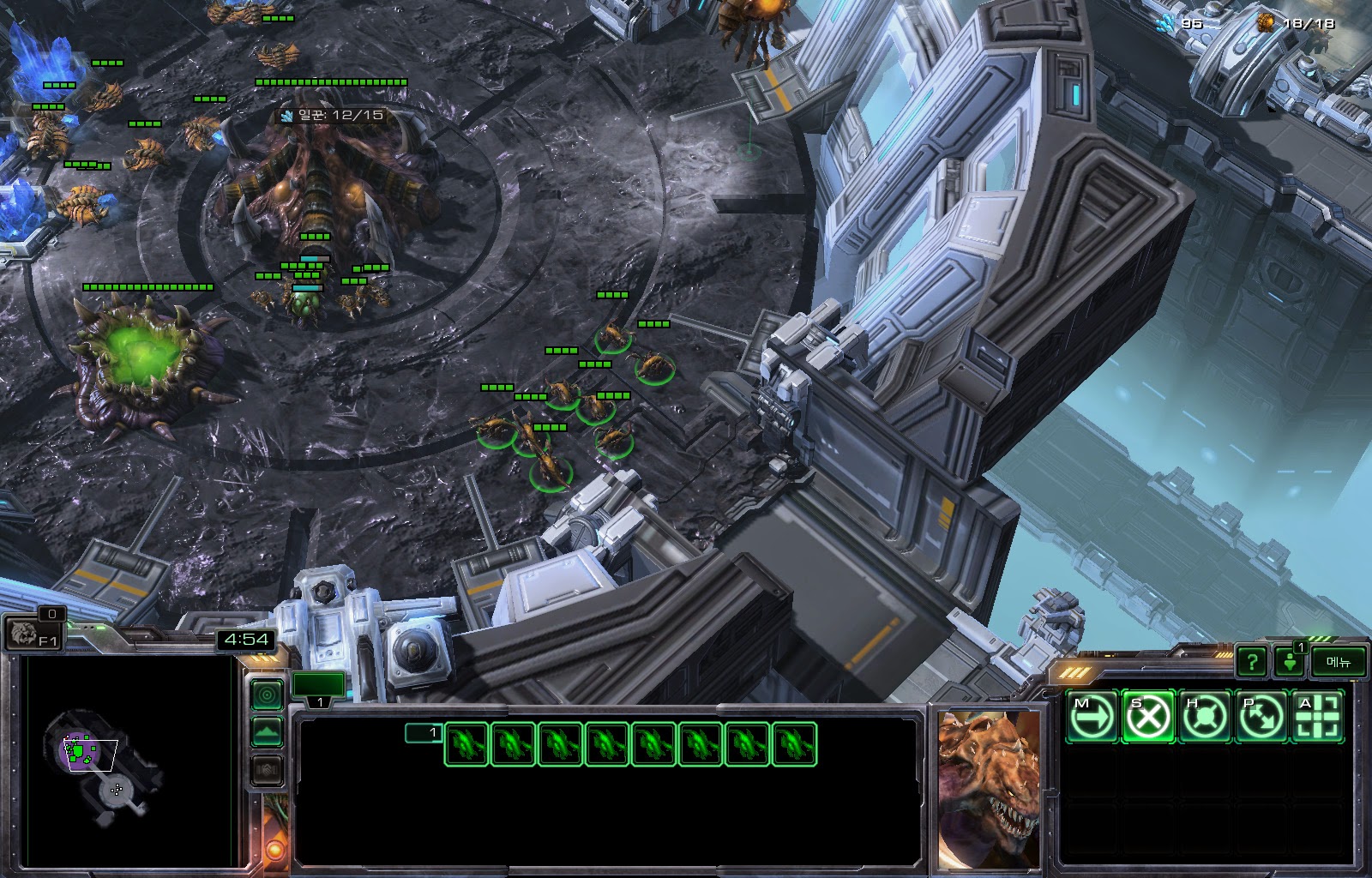Click the Zergling unit portrait
The width and height of the screenshot is (1372, 878).
click(x=988, y=787)
